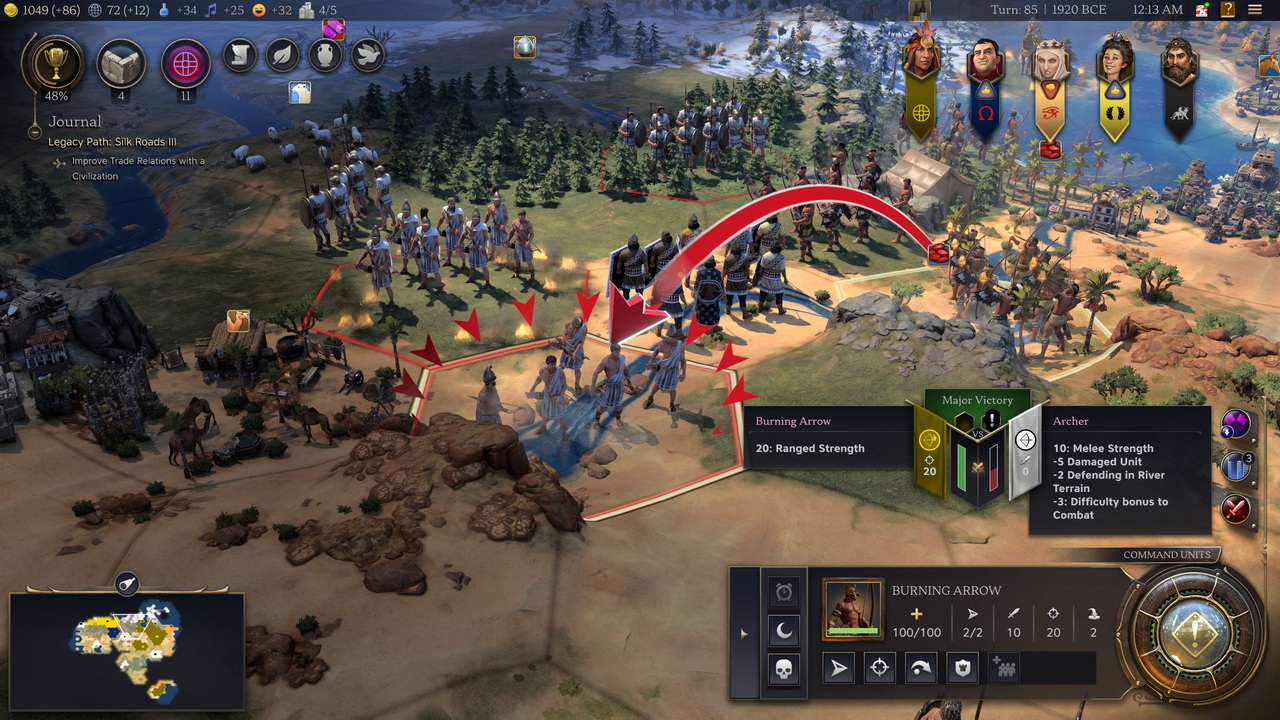Open the vase icon panel
This screenshot has height=720, width=1280.
(326, 55)
